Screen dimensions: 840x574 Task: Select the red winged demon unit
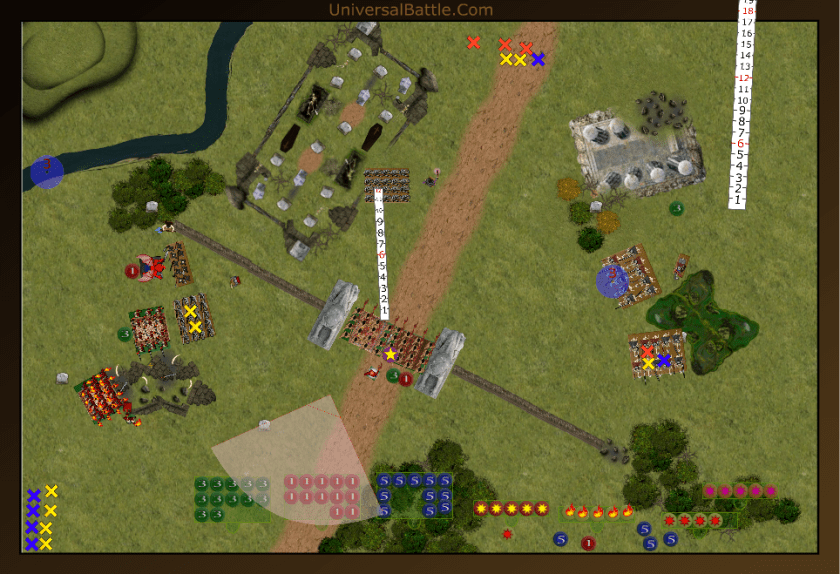click(153, 267)
